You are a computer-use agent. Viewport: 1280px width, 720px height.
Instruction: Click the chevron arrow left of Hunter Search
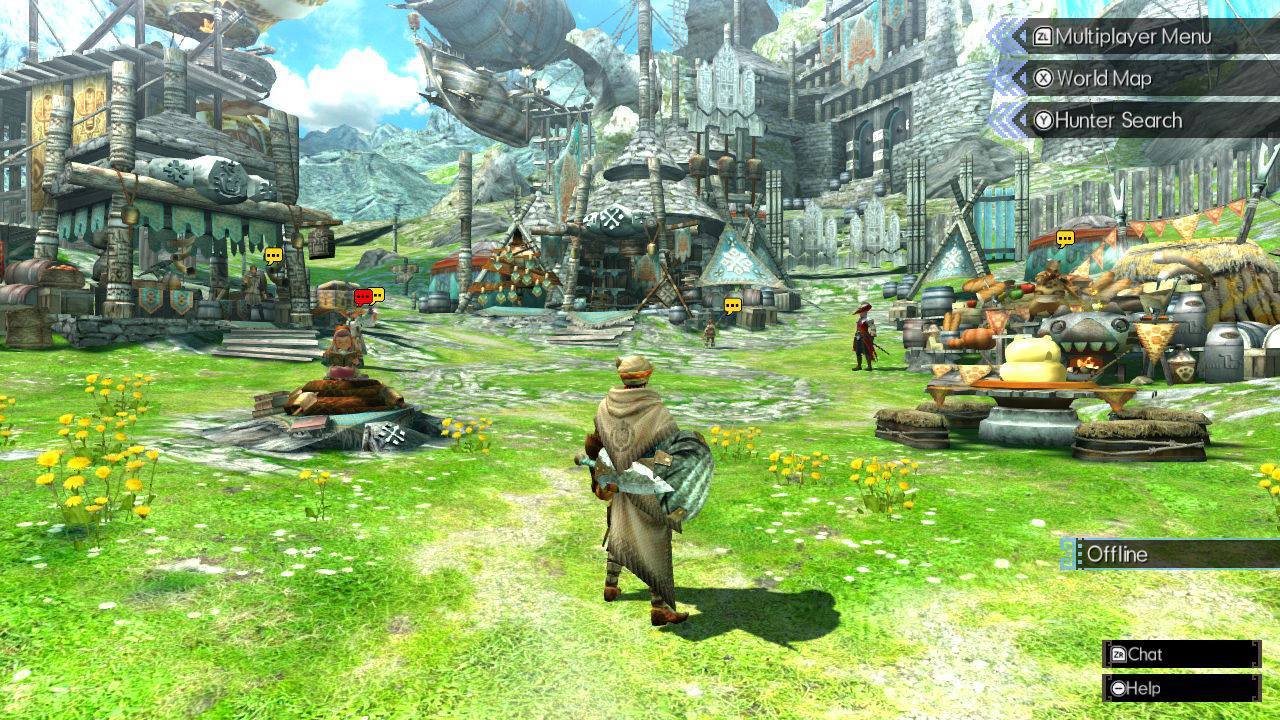coord(1022,120)
